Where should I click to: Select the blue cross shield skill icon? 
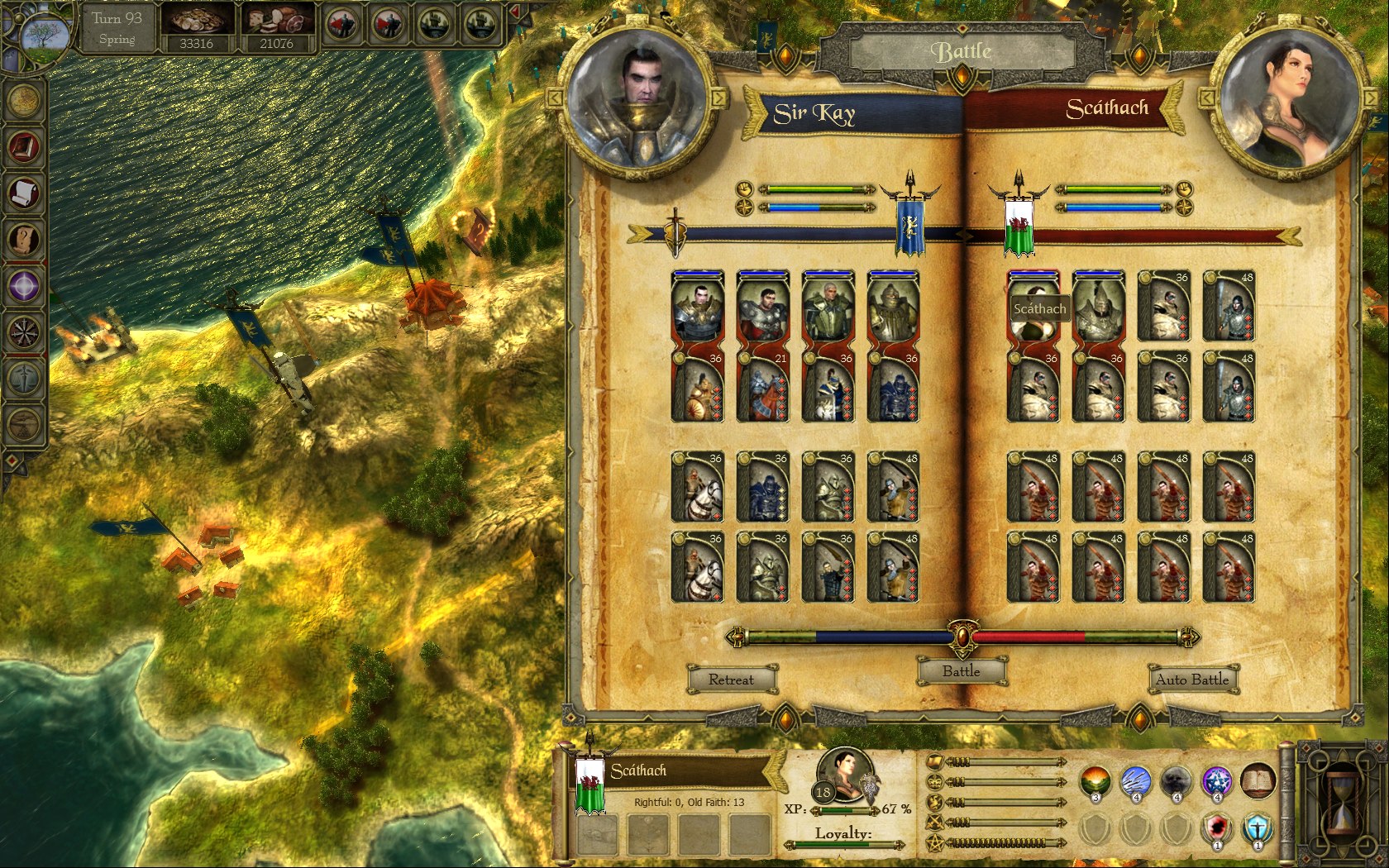1257,827
